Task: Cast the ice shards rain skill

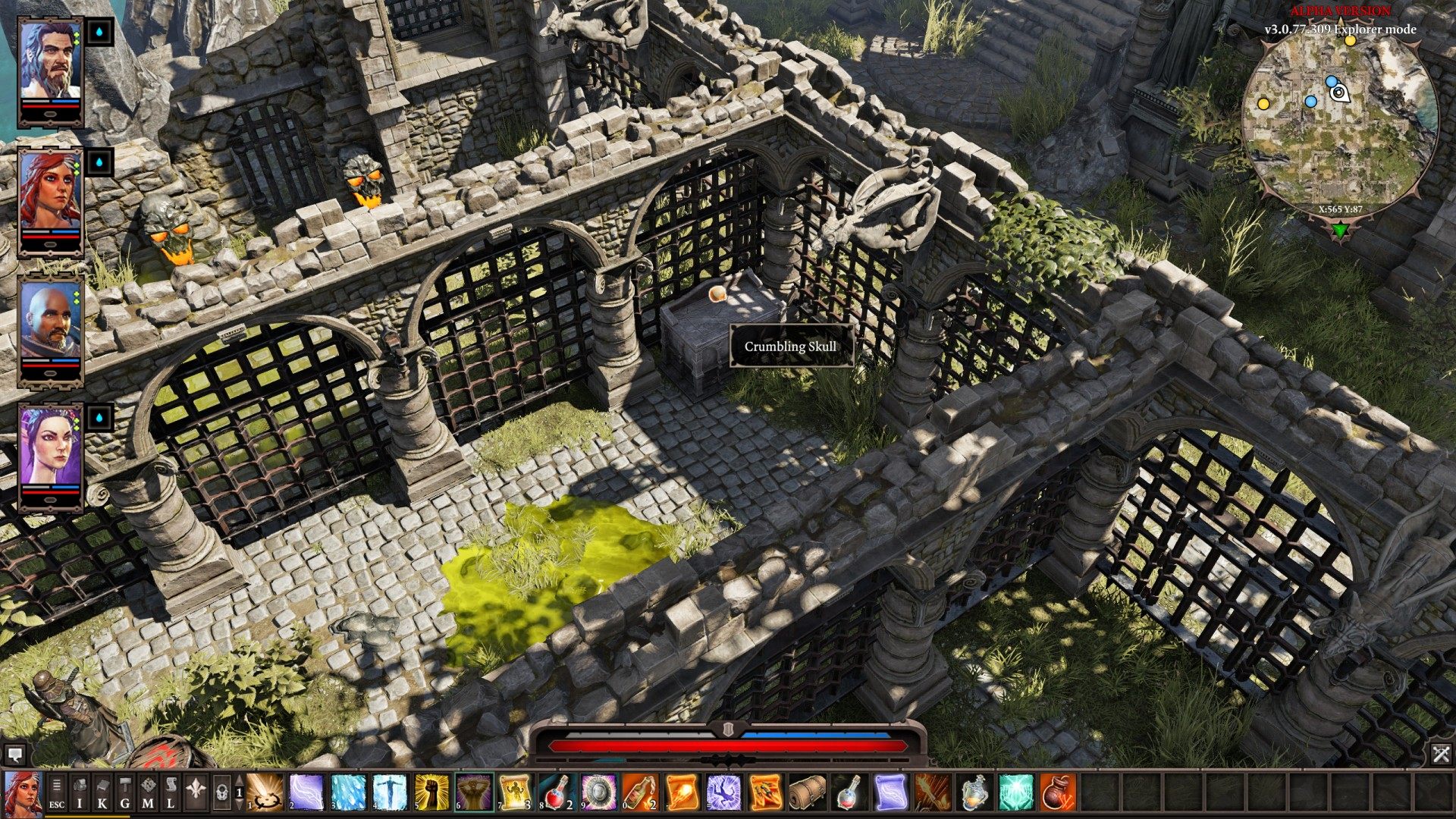Action: (348, 793)
